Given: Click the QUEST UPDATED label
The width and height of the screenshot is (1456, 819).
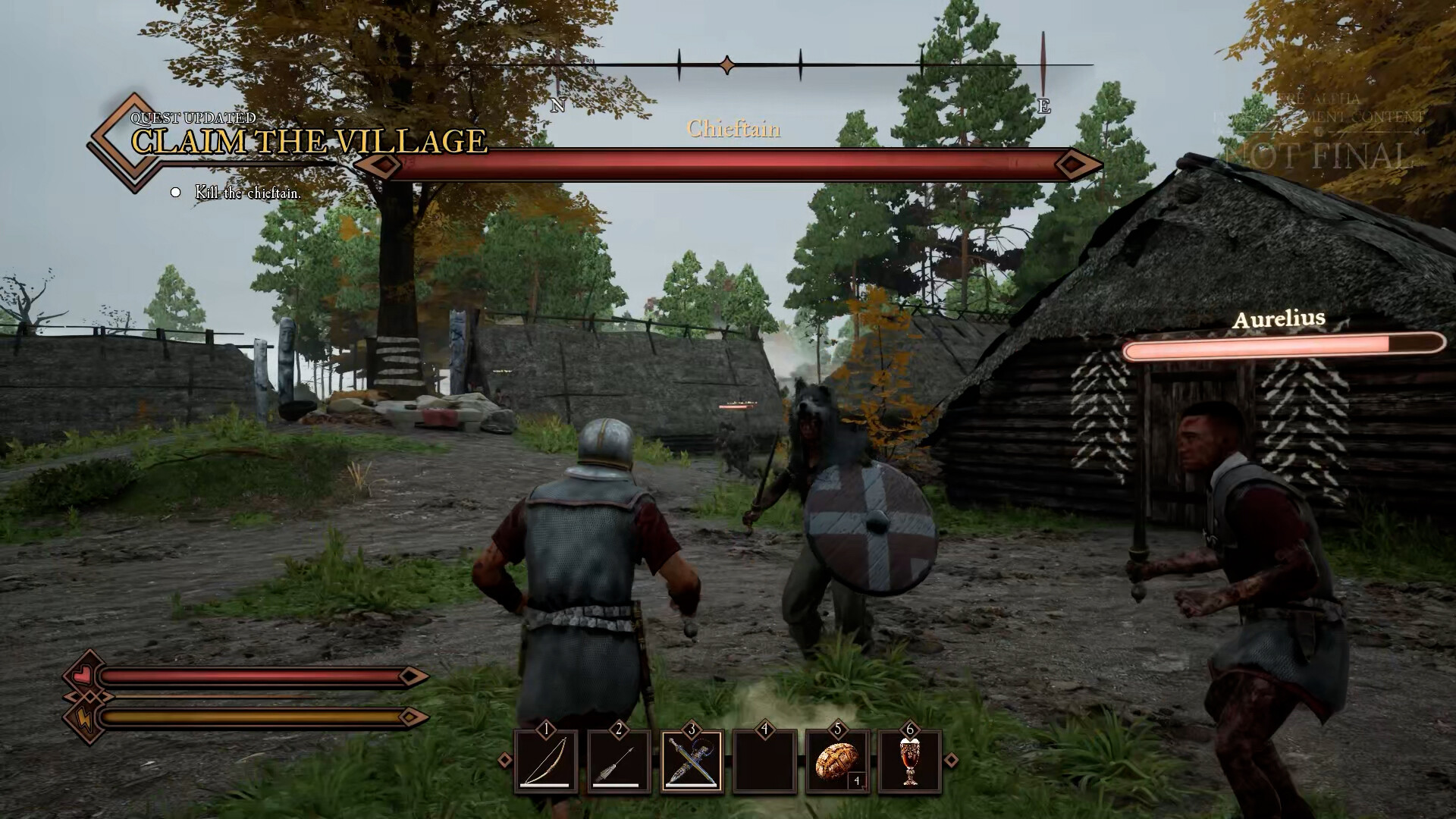Looking at the screenshot, I should point(192,118).
